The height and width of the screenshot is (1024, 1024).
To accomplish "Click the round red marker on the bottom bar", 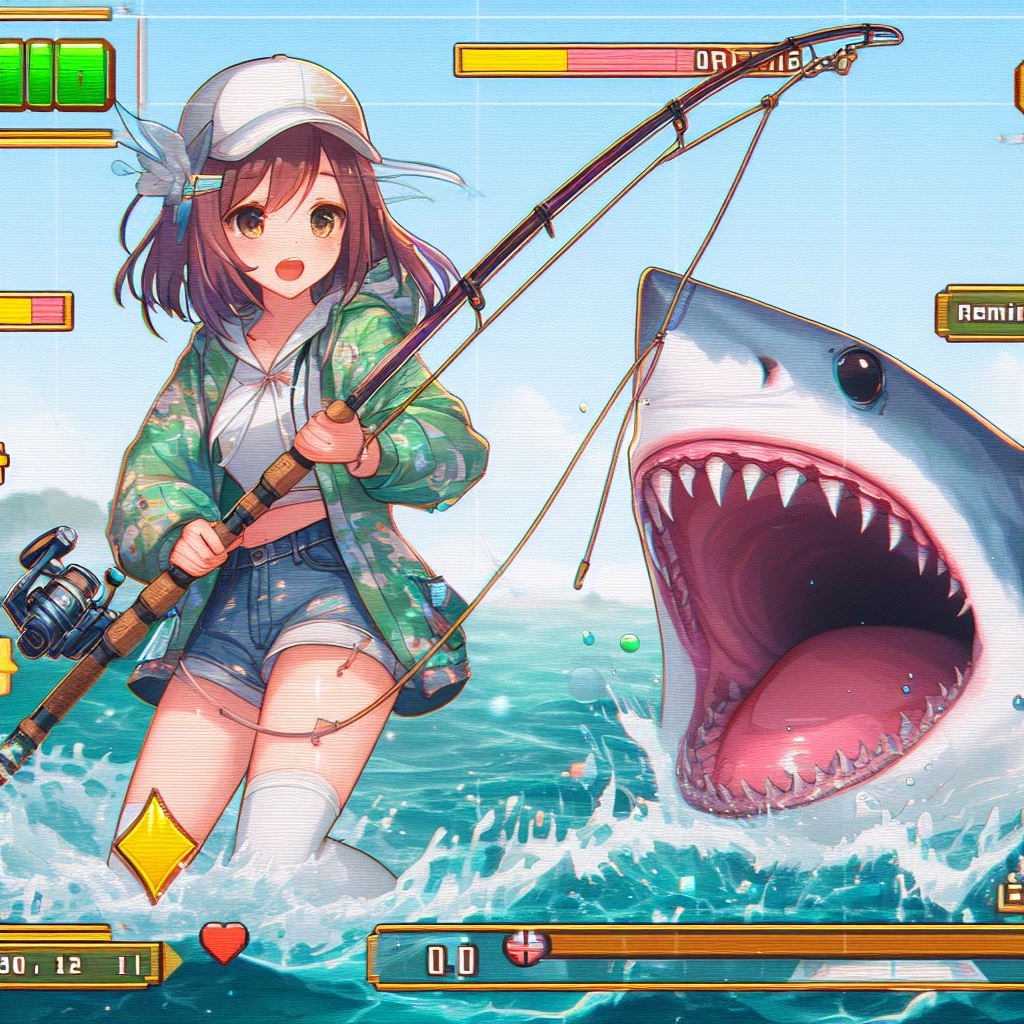I will click(526, 946).
